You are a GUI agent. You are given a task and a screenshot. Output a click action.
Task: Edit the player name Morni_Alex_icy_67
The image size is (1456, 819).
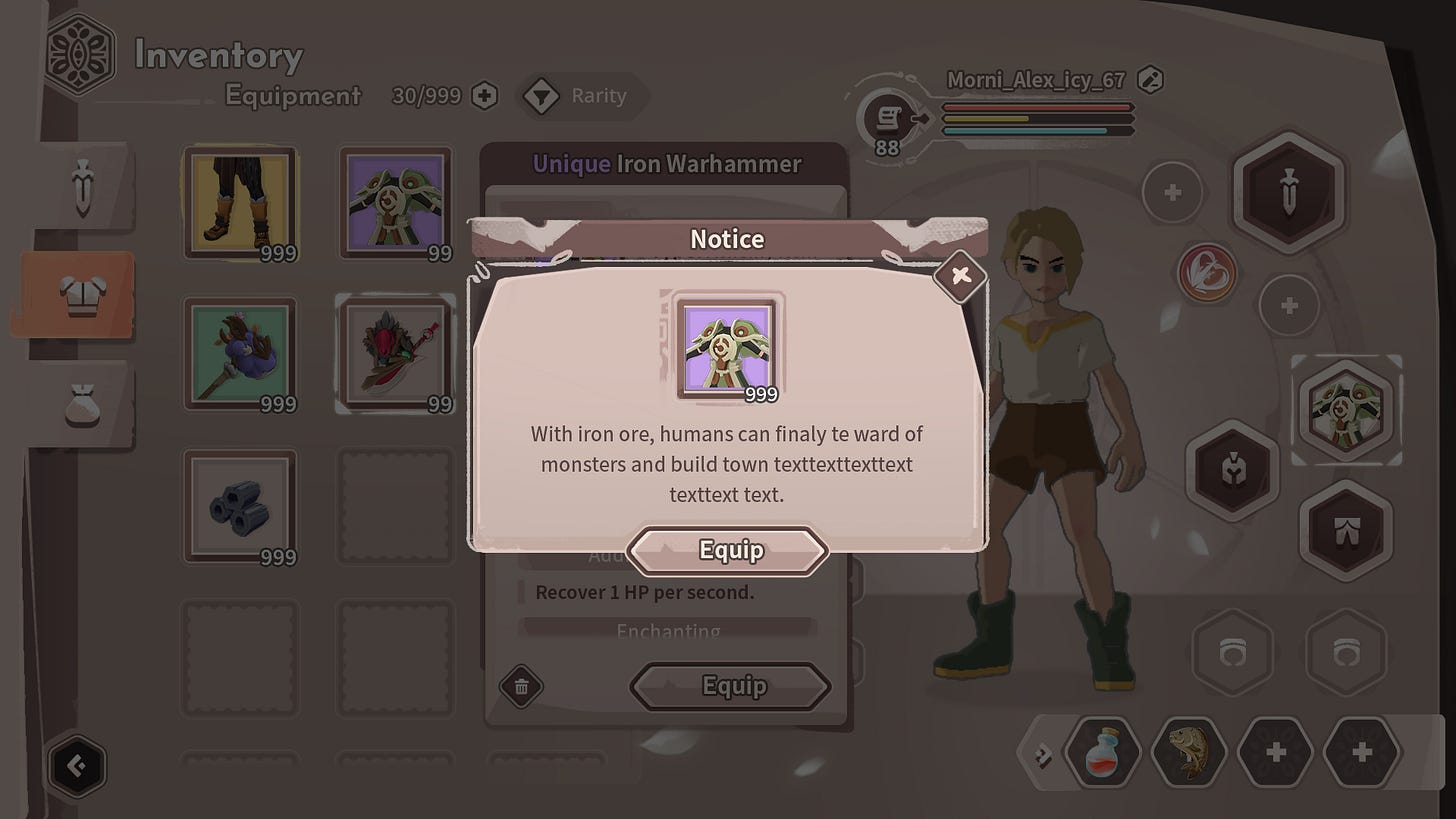pyautogui.click(x=1150, y=80)
